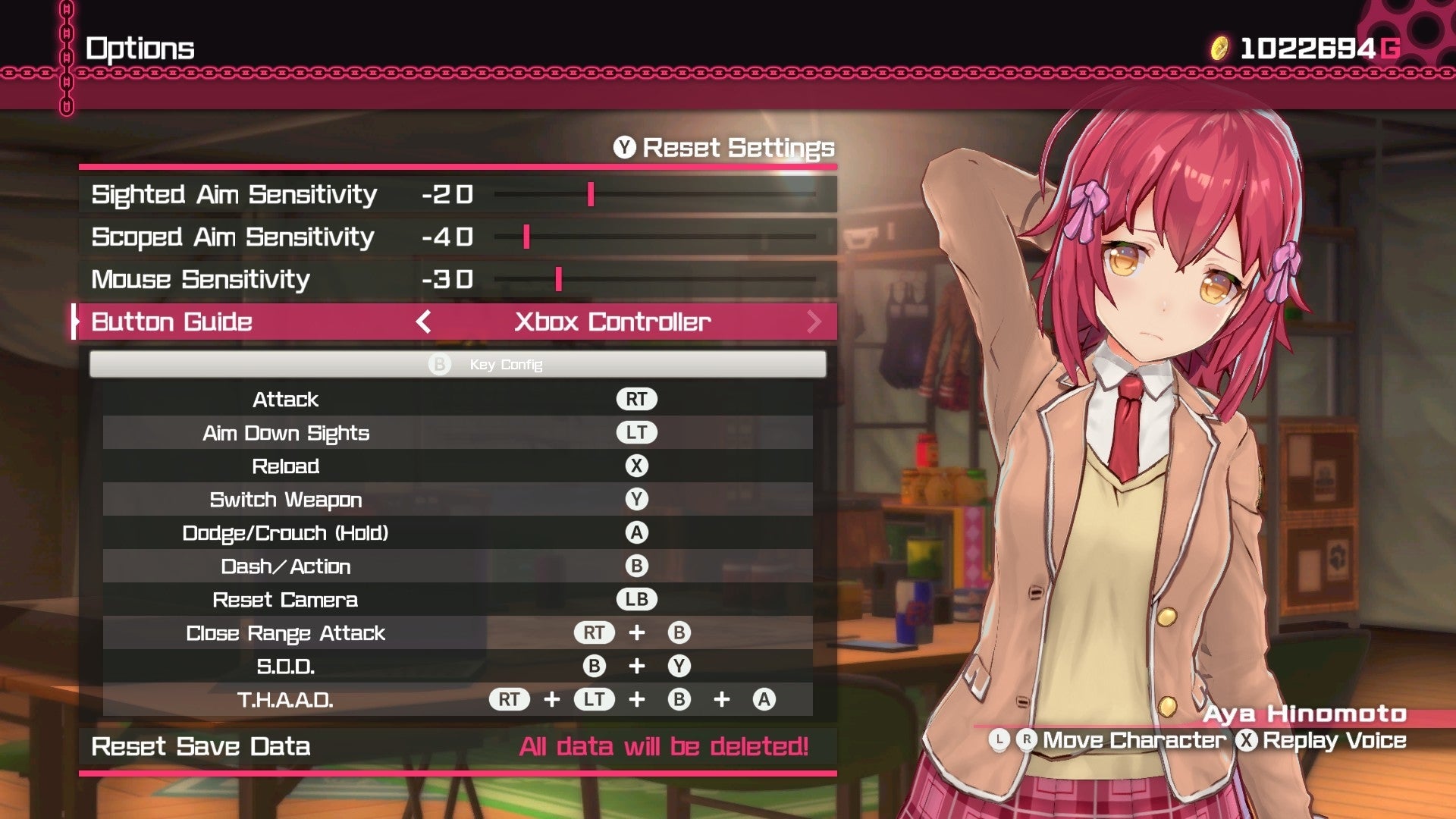Click the left arrow on Button Guide

pos(422,322)
